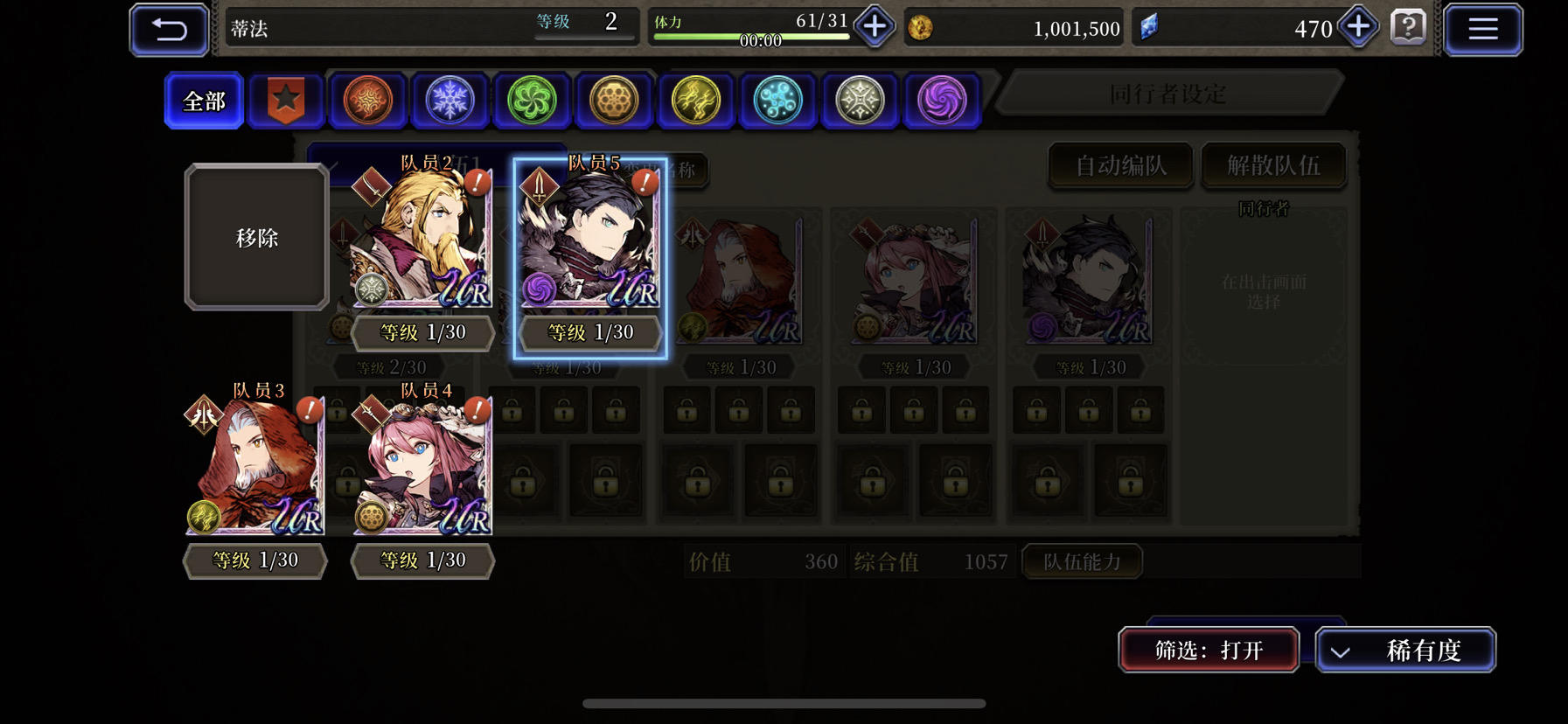
Task: Tap the star rarity filter tab
Action: pyautogui.click(x=286, y=100)
